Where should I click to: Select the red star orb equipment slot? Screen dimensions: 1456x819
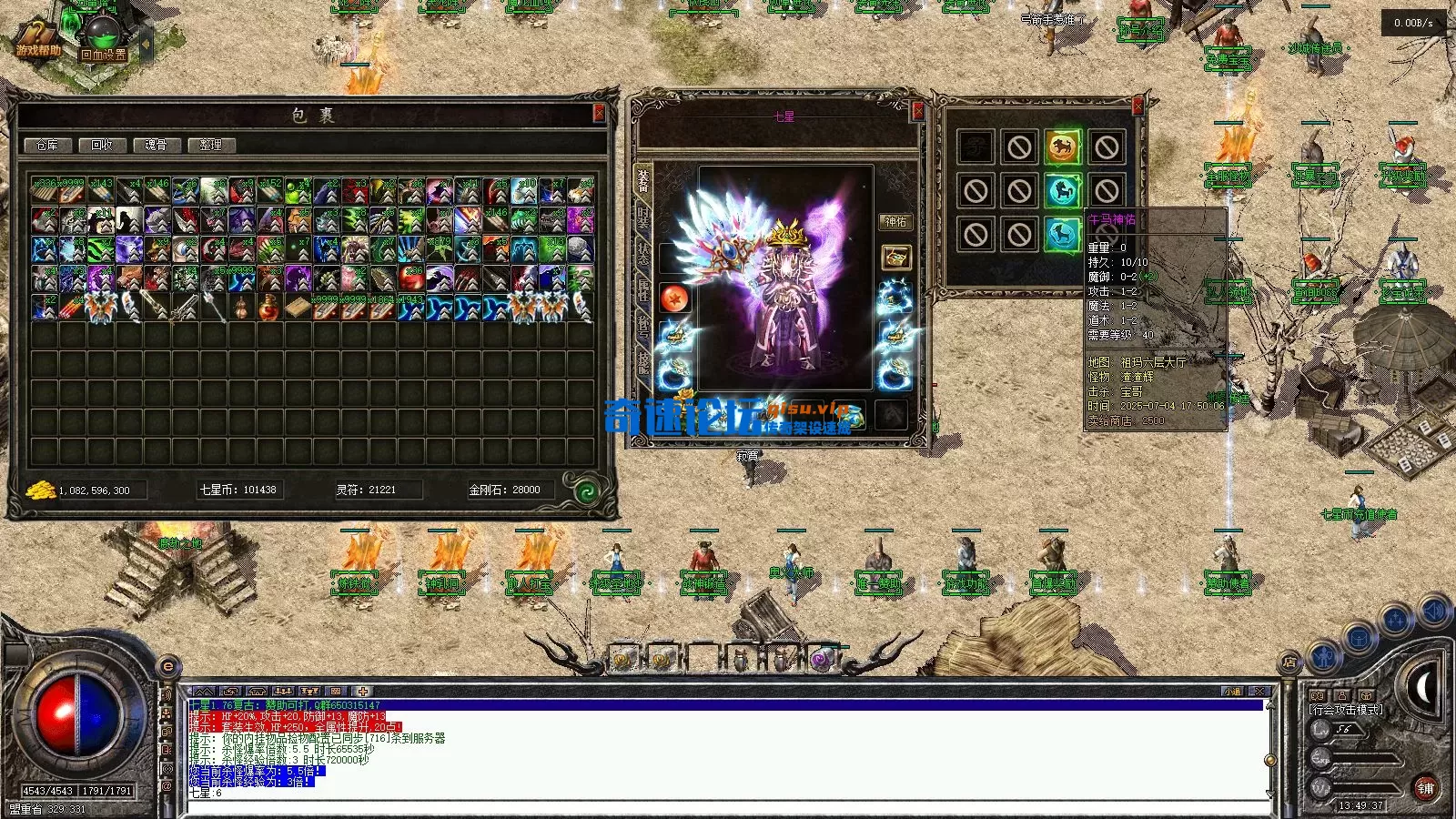click(674, 298)
